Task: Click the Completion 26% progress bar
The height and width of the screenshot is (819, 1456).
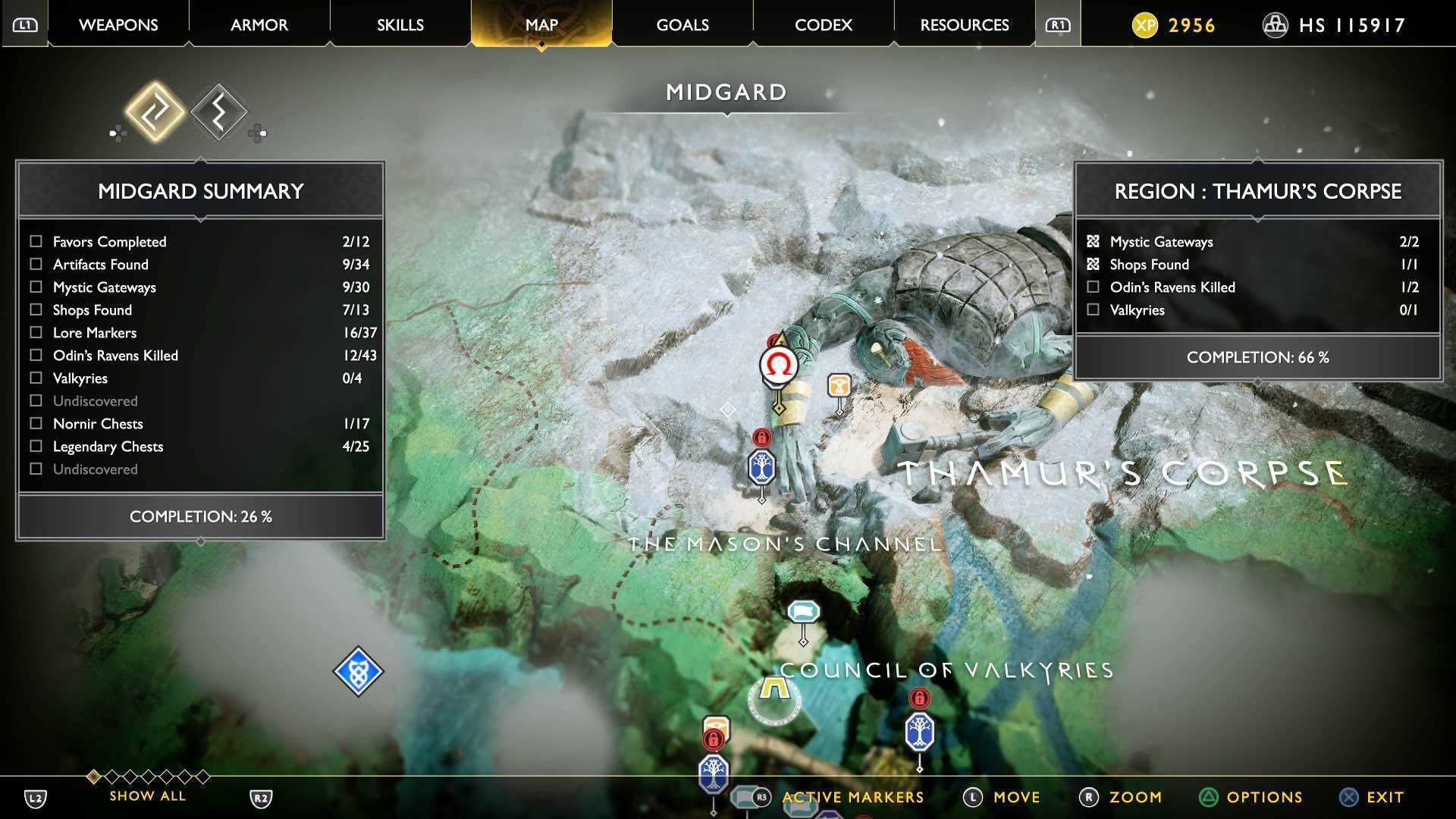Action: click(199, 516)
